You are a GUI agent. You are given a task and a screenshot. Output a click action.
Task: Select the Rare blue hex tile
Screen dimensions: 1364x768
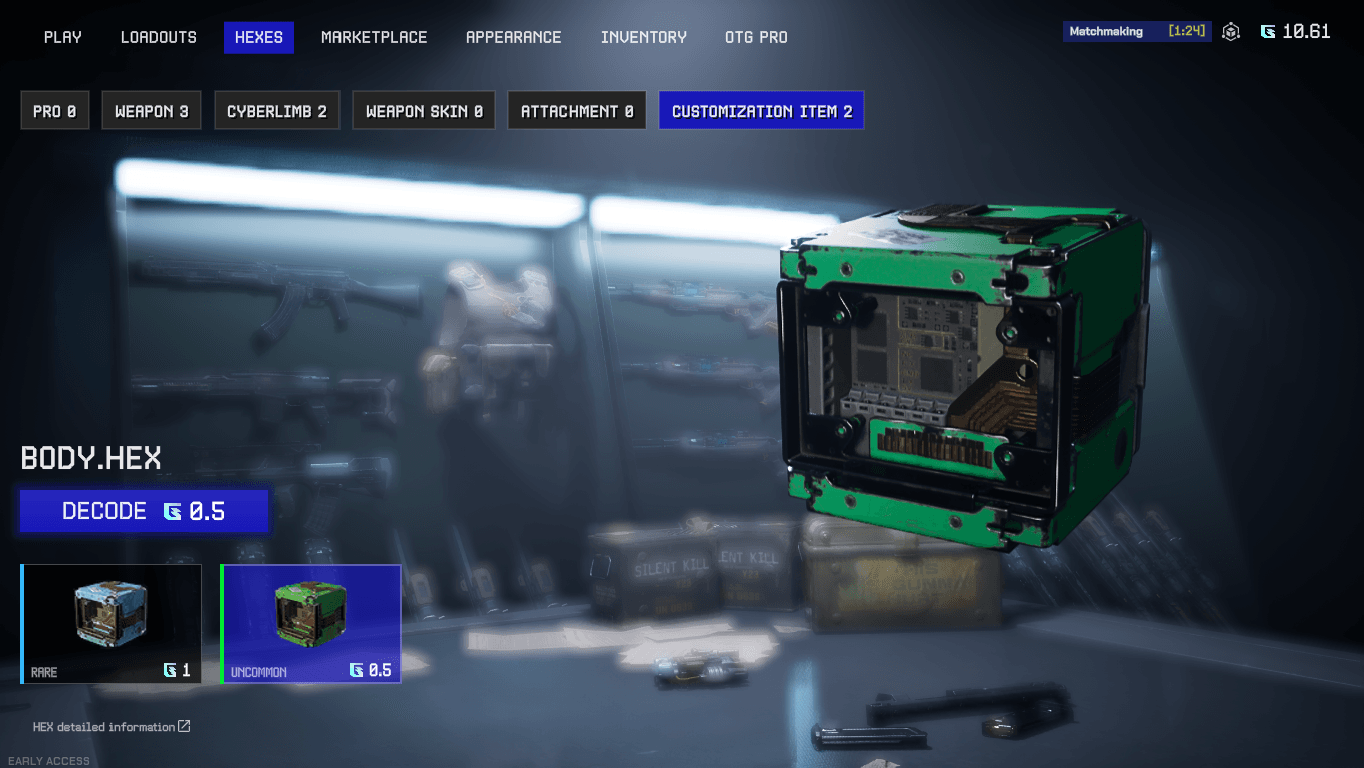[111, 624]
